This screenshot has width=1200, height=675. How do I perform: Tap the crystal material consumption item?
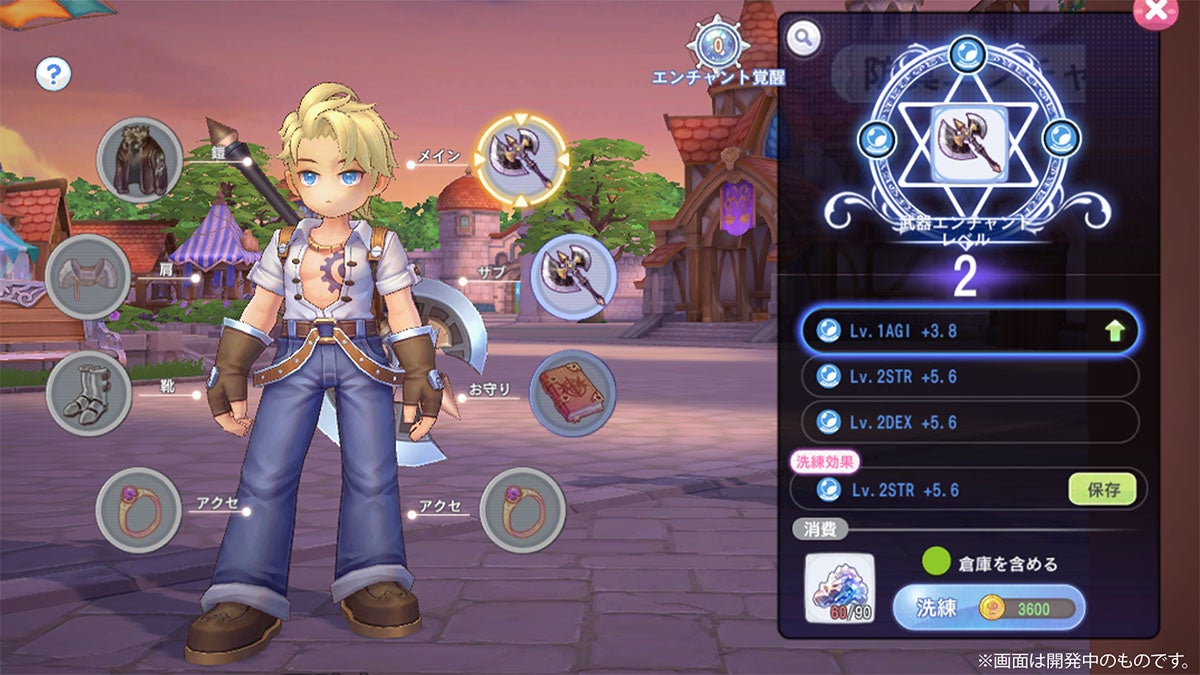click(x=839, y=587)
